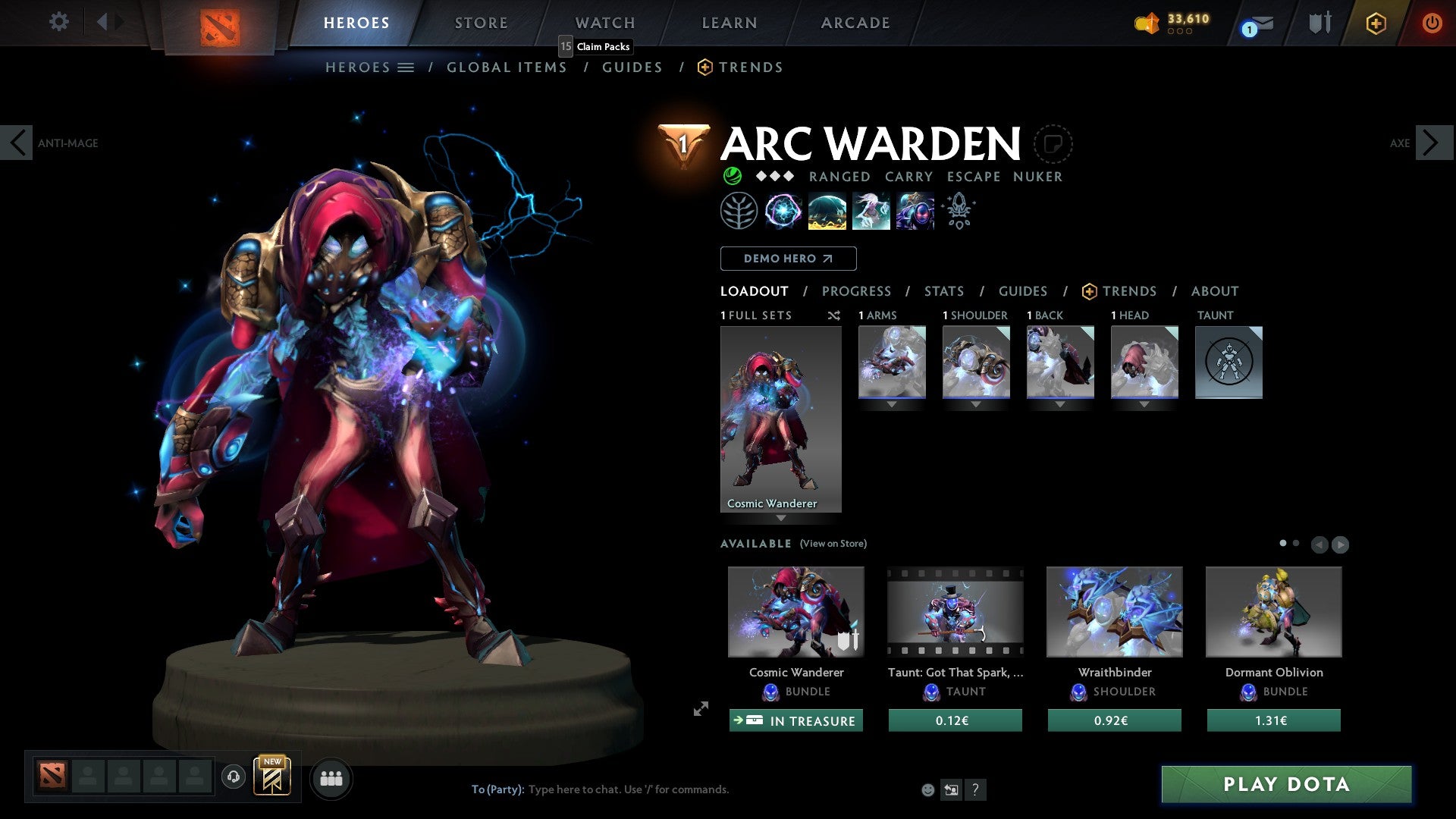Select the Spark Wraith ability icon
This screenshot has width=1456, height=819.
point(871,211)
